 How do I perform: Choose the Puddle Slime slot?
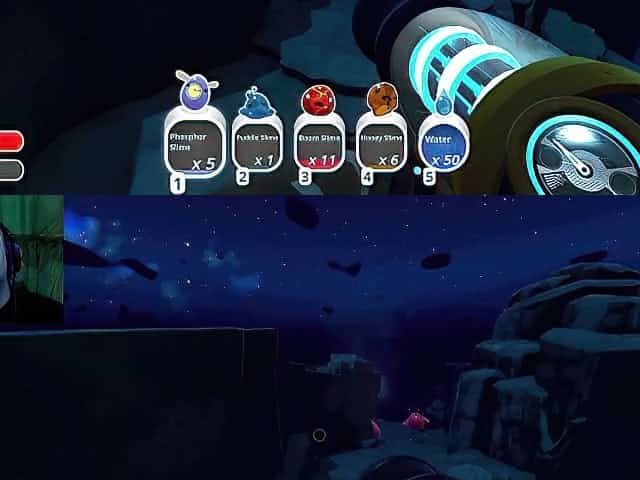pos(257,143)
